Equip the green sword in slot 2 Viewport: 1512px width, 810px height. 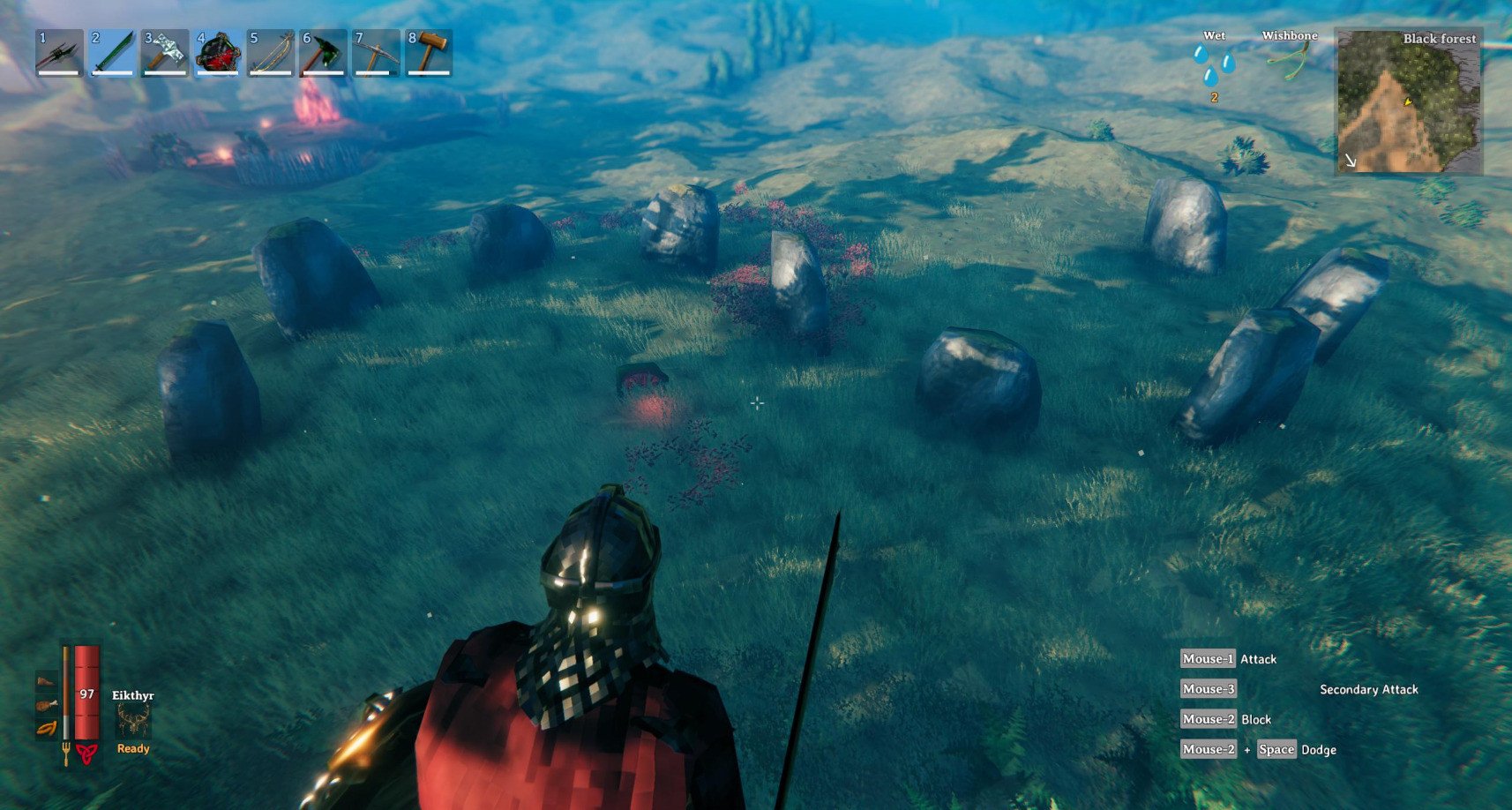click(112, 53)
